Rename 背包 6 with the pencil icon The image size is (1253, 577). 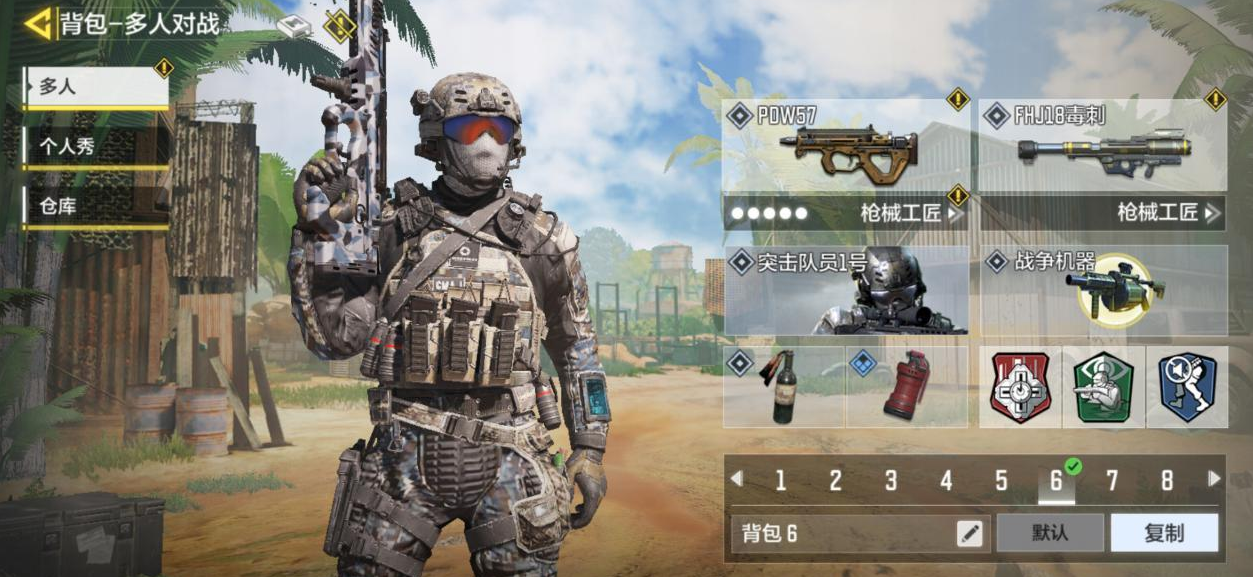point(970,533)
